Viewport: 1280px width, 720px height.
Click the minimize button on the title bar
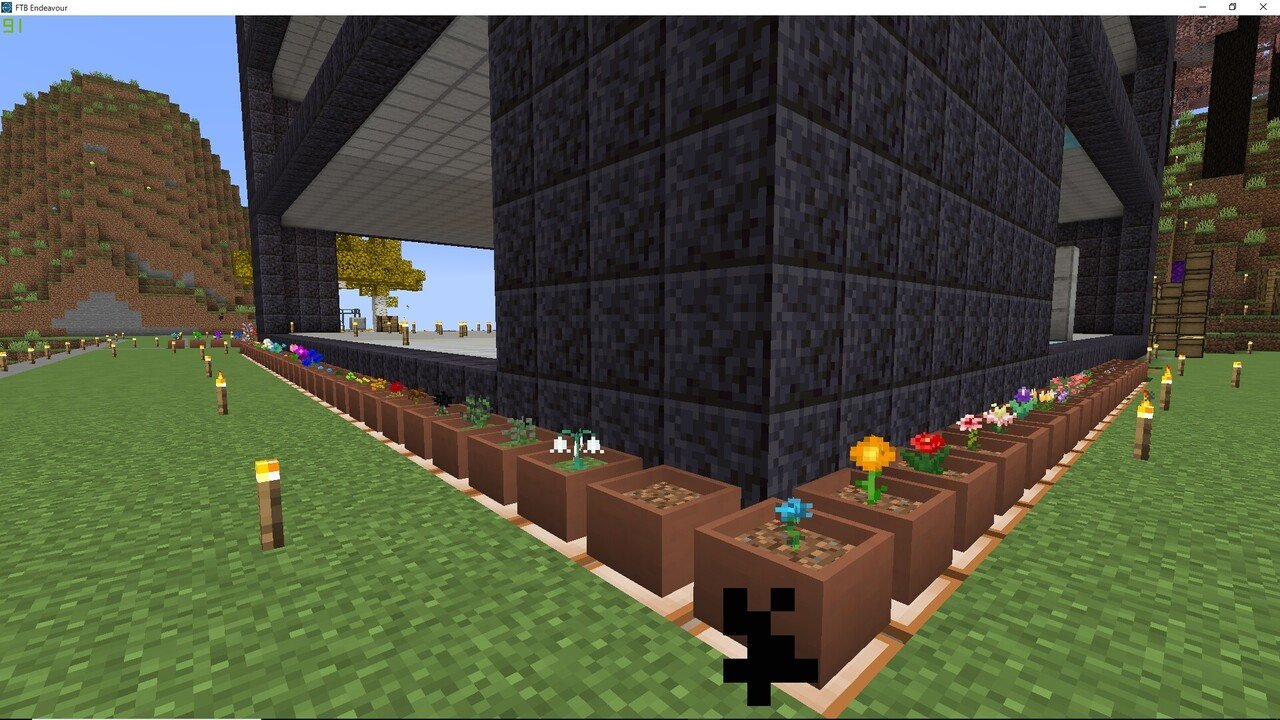click(1201, 7)
